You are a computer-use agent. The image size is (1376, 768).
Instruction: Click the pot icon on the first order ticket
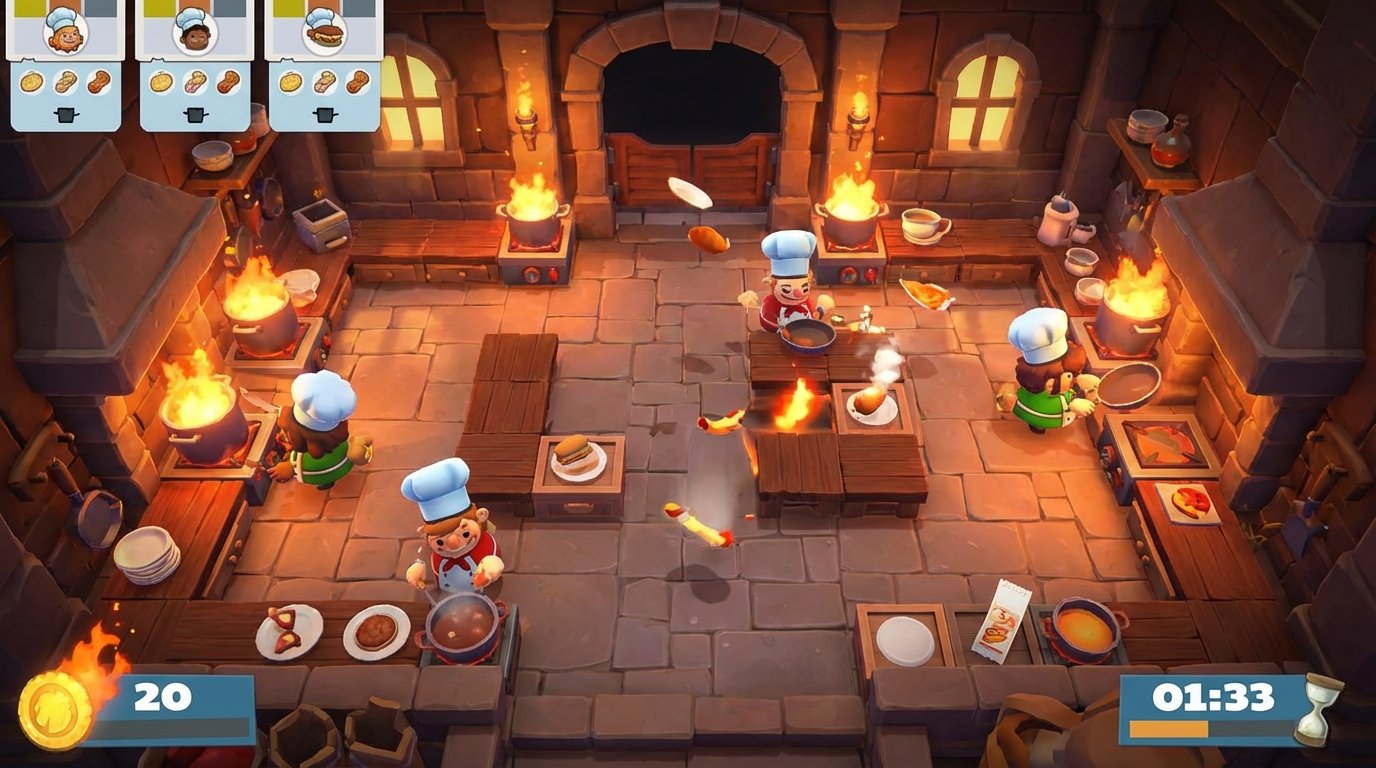point(66,115)
